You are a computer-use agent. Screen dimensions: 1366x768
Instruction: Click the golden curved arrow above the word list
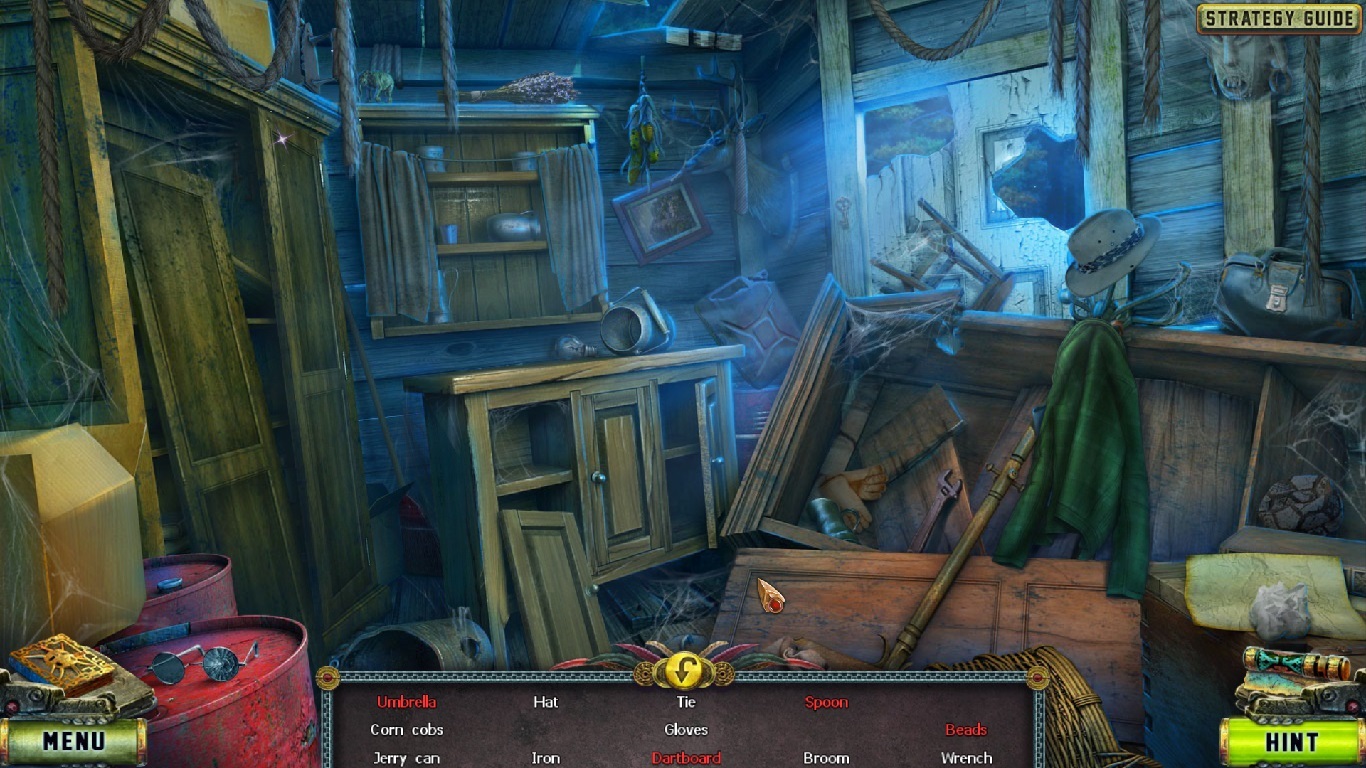(683, 672)
